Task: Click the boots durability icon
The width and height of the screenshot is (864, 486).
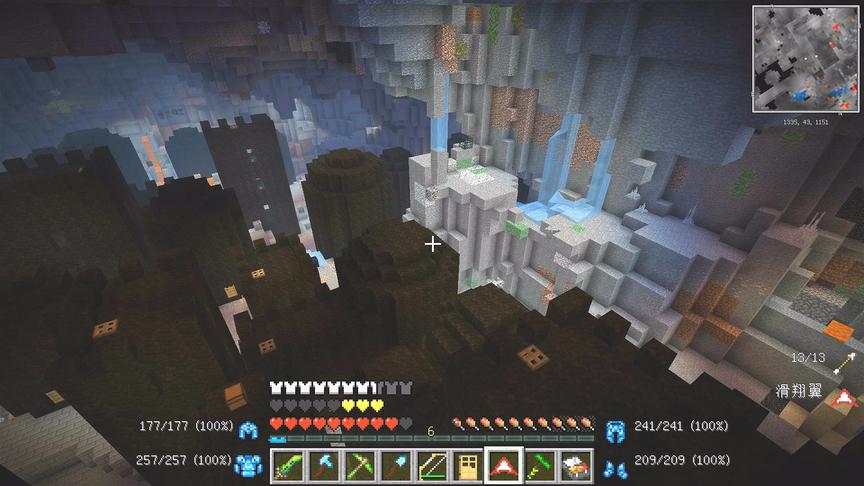Action: [x=615, y=465]
